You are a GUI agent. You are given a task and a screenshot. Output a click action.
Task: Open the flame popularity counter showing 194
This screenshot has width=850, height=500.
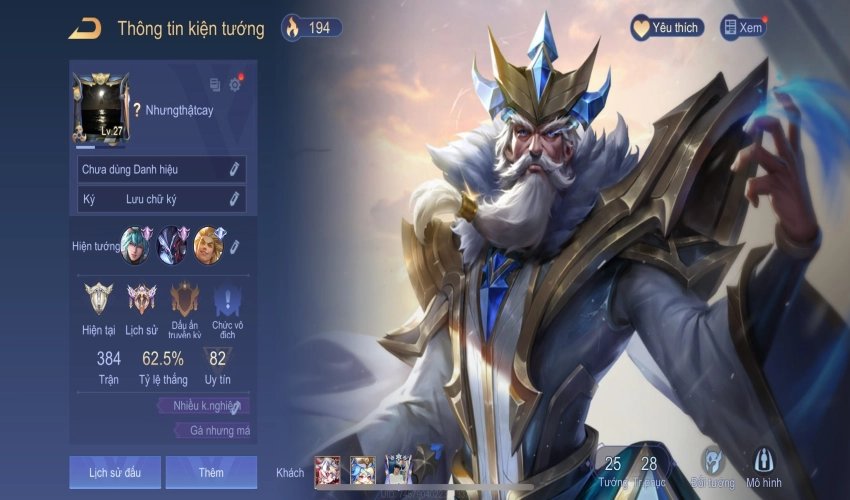pos(311,28)
